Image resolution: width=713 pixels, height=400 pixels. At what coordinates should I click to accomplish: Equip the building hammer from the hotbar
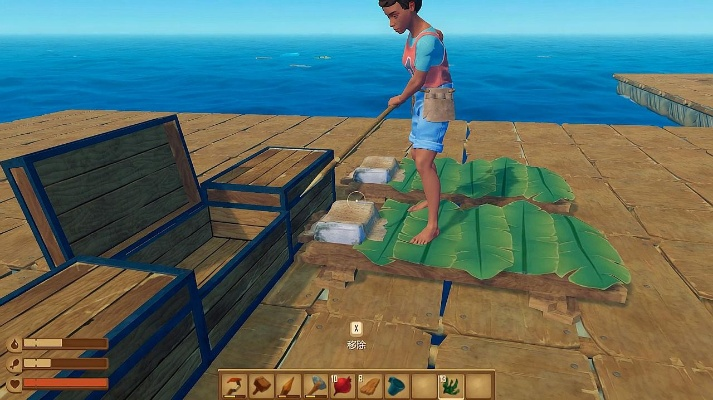coord(262,386)
